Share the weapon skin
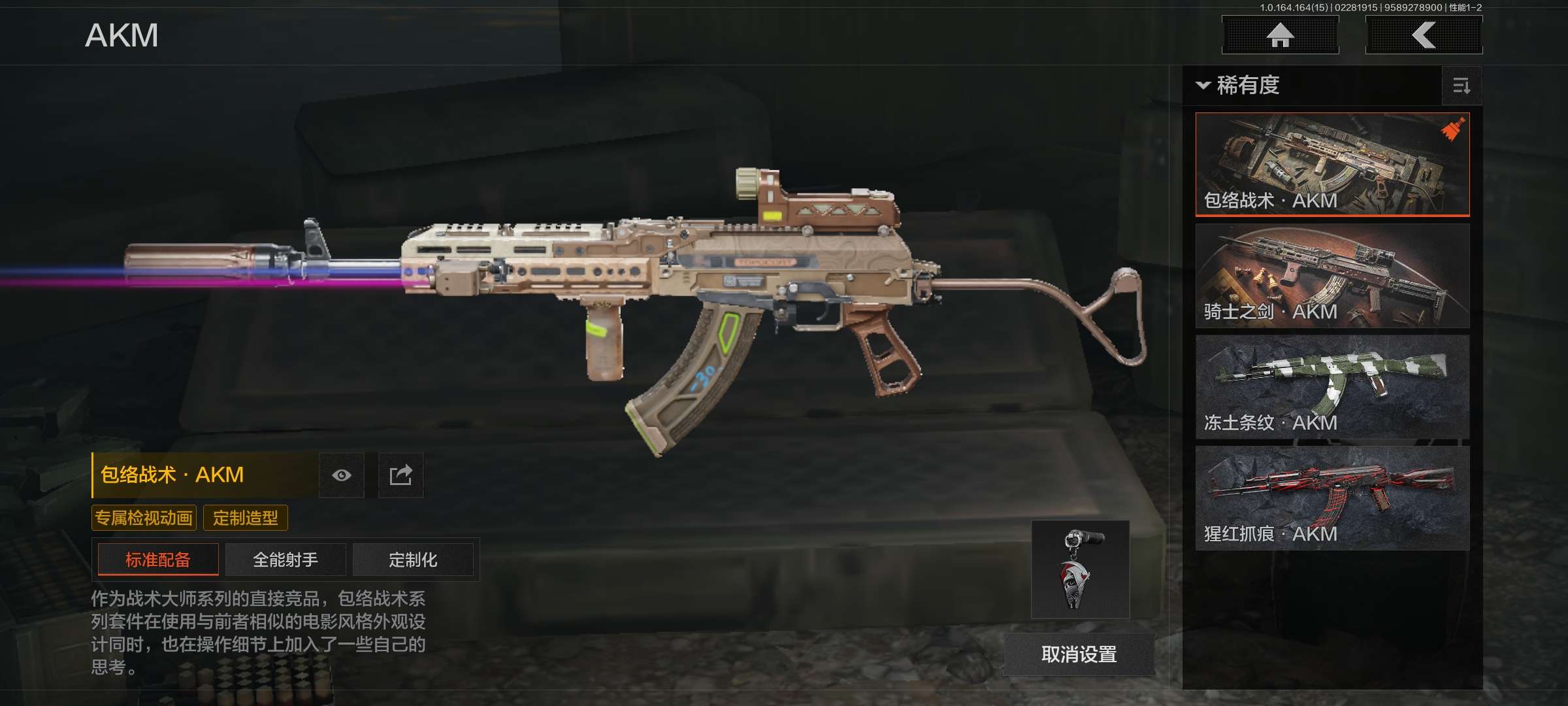Viewport: 1568px width, 706px height. click(400, 475)
